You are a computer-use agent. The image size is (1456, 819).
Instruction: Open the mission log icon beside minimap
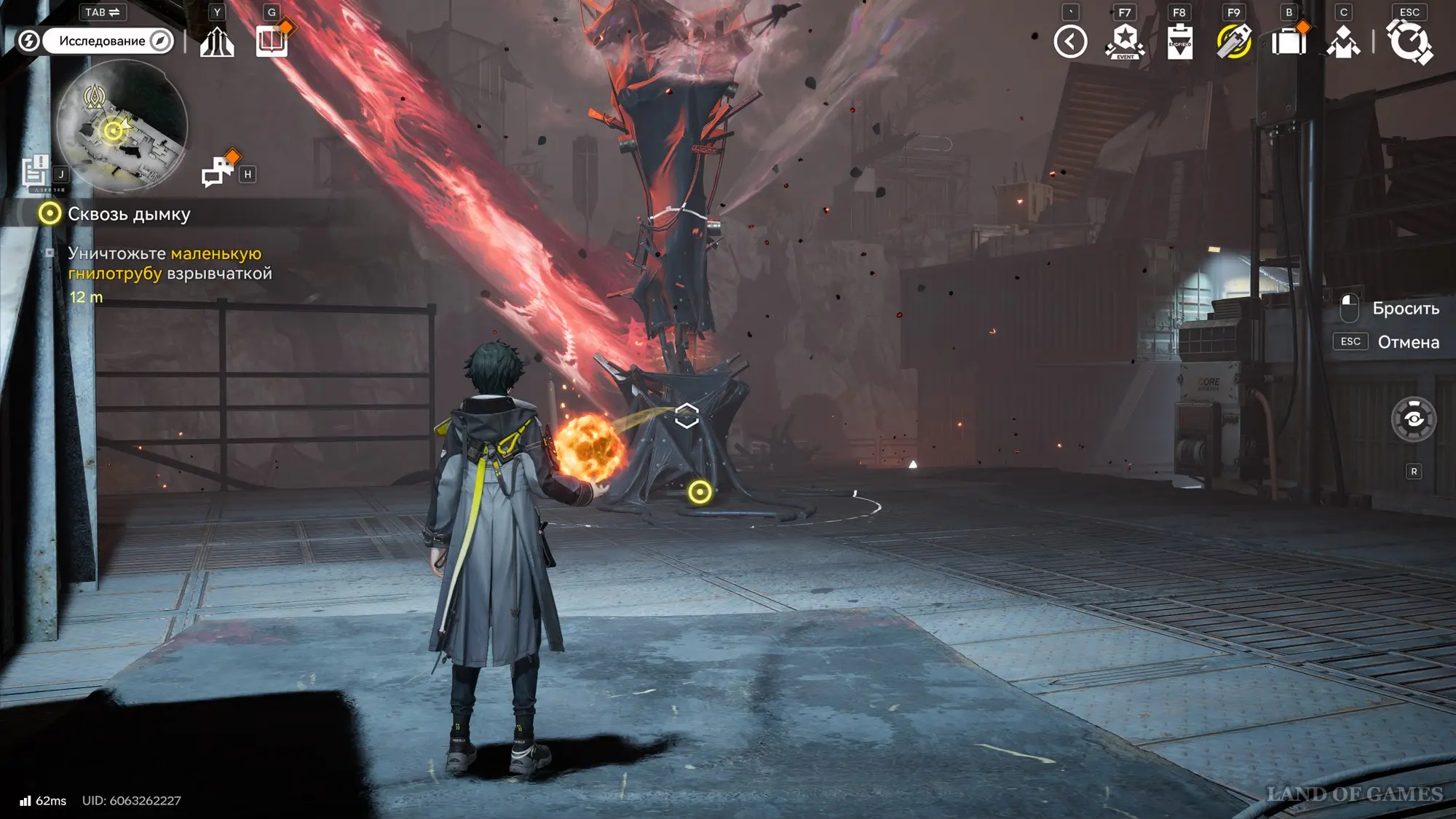point(35,173)
